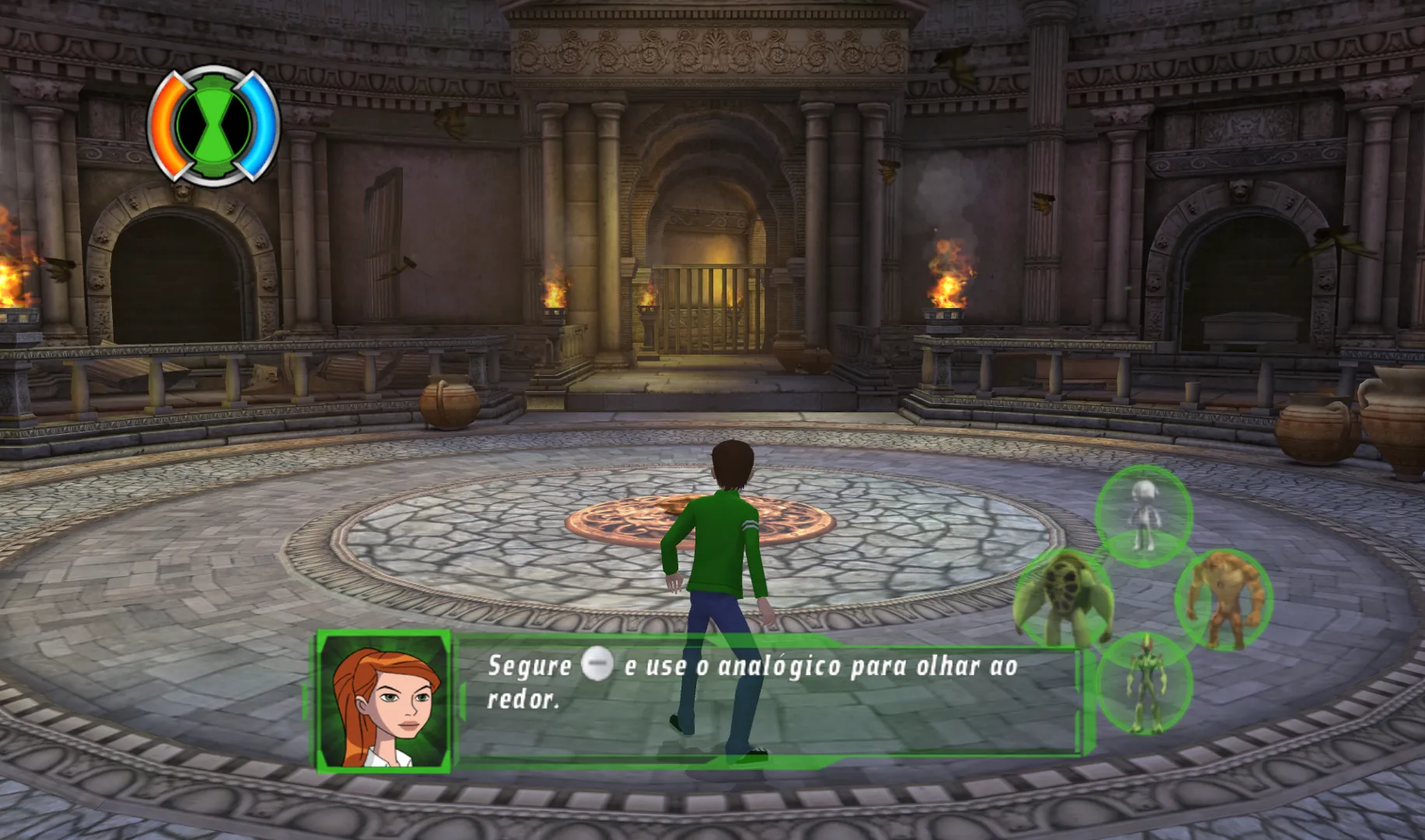The image size is (1425, 840).
Task: Switch to the Swampfire alien bubble
Action: (1144, 684)
